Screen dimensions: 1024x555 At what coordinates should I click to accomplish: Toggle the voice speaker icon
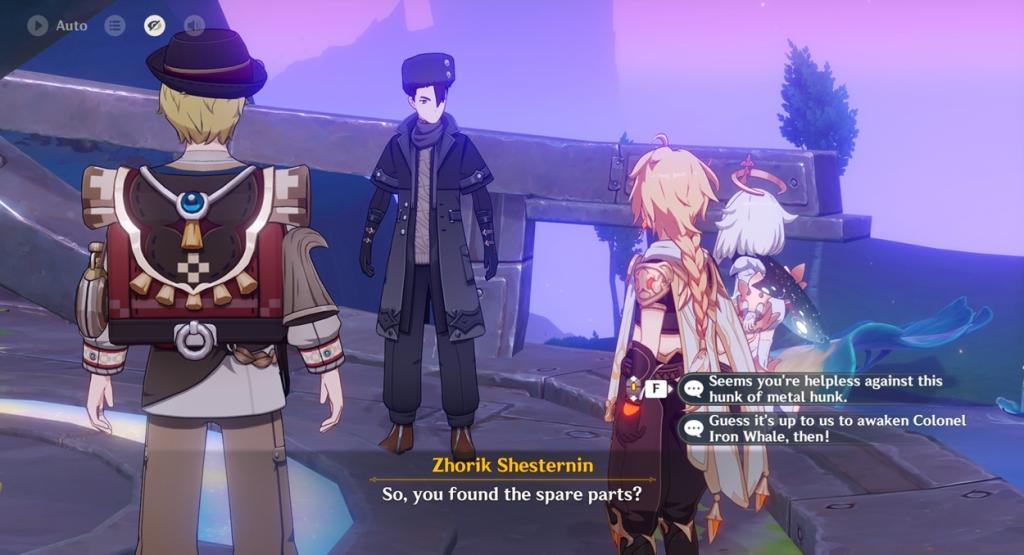coord(194,25)
